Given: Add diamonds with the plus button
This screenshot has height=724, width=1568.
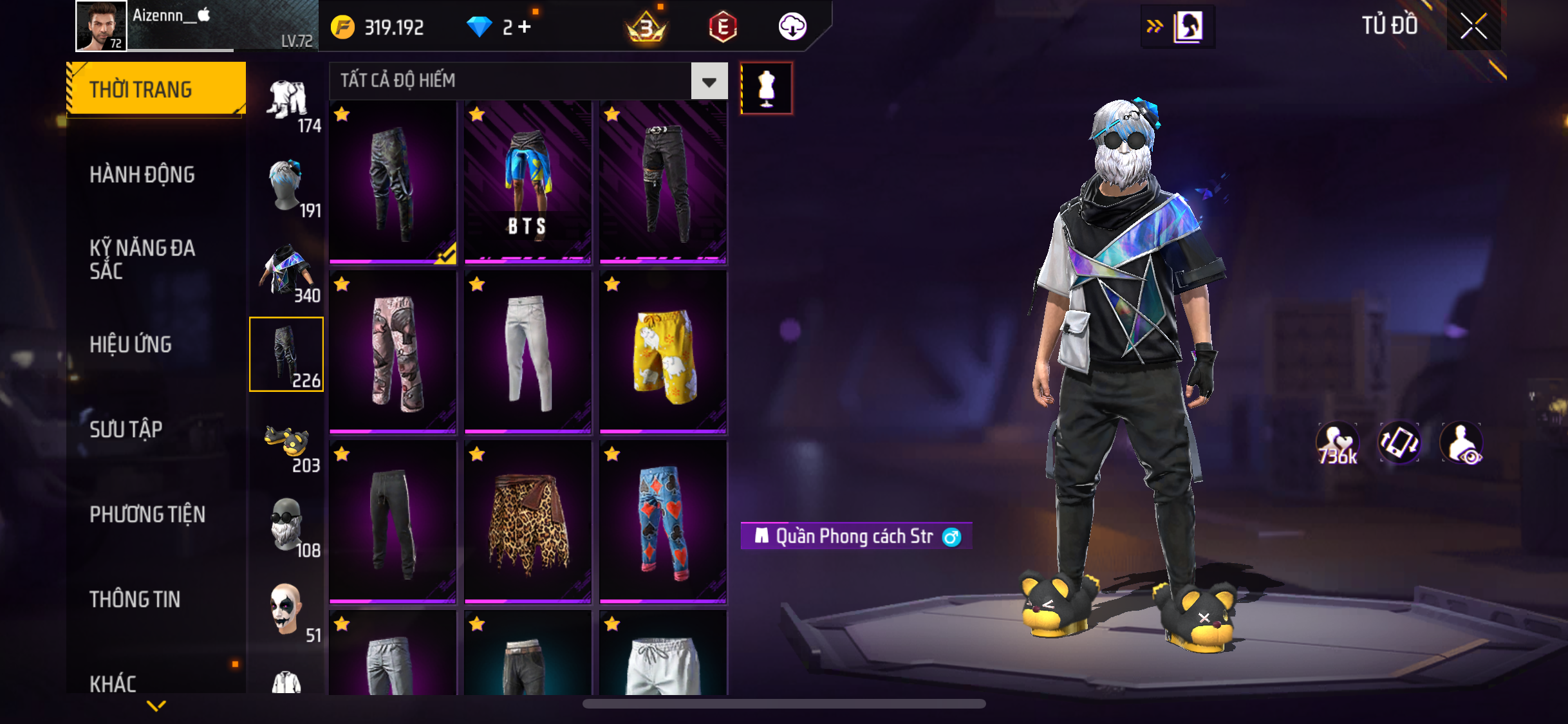Looking at the screenshot, I should pyautogui.click(x=525, y=27).
